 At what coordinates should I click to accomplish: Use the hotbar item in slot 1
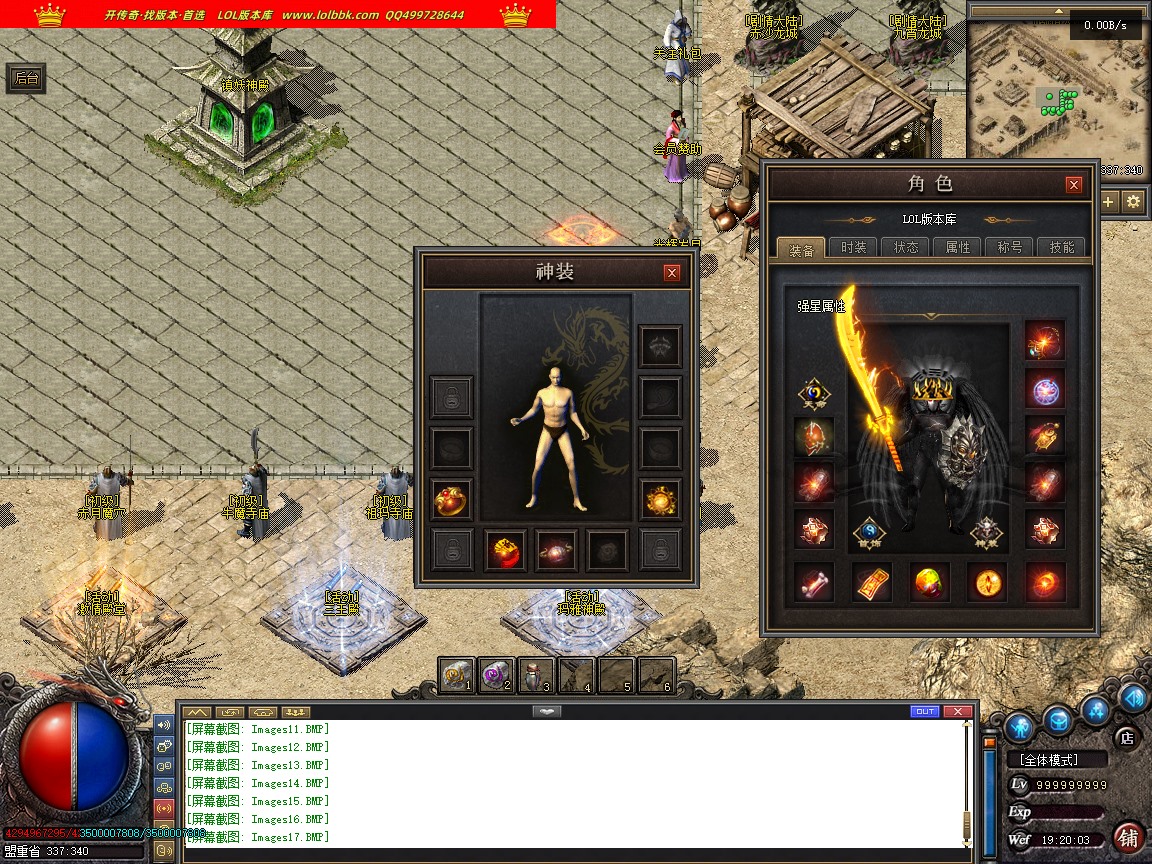click(x=457, y=675)
